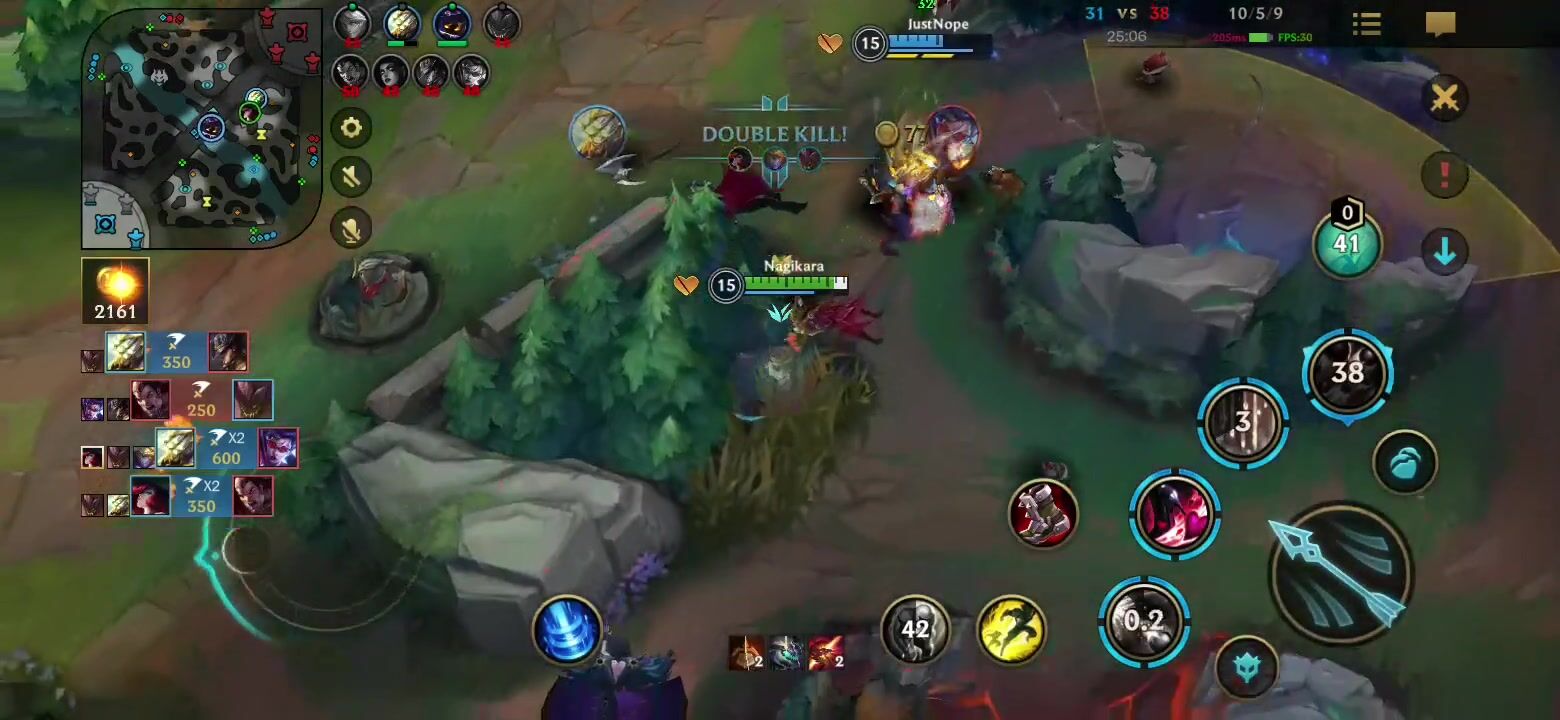Use the green ward trinket showing 41
The image size is (1560, 720).
click(x=1347, y=244)
